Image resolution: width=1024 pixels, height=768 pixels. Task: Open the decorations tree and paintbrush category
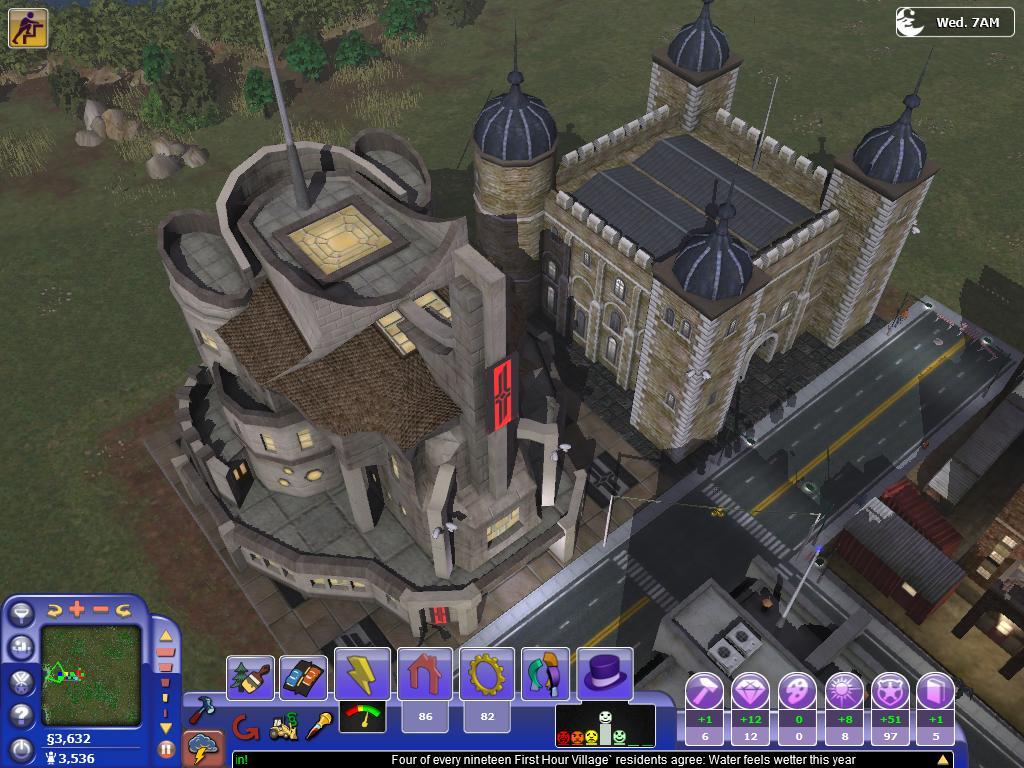click(x=250, y=677)
